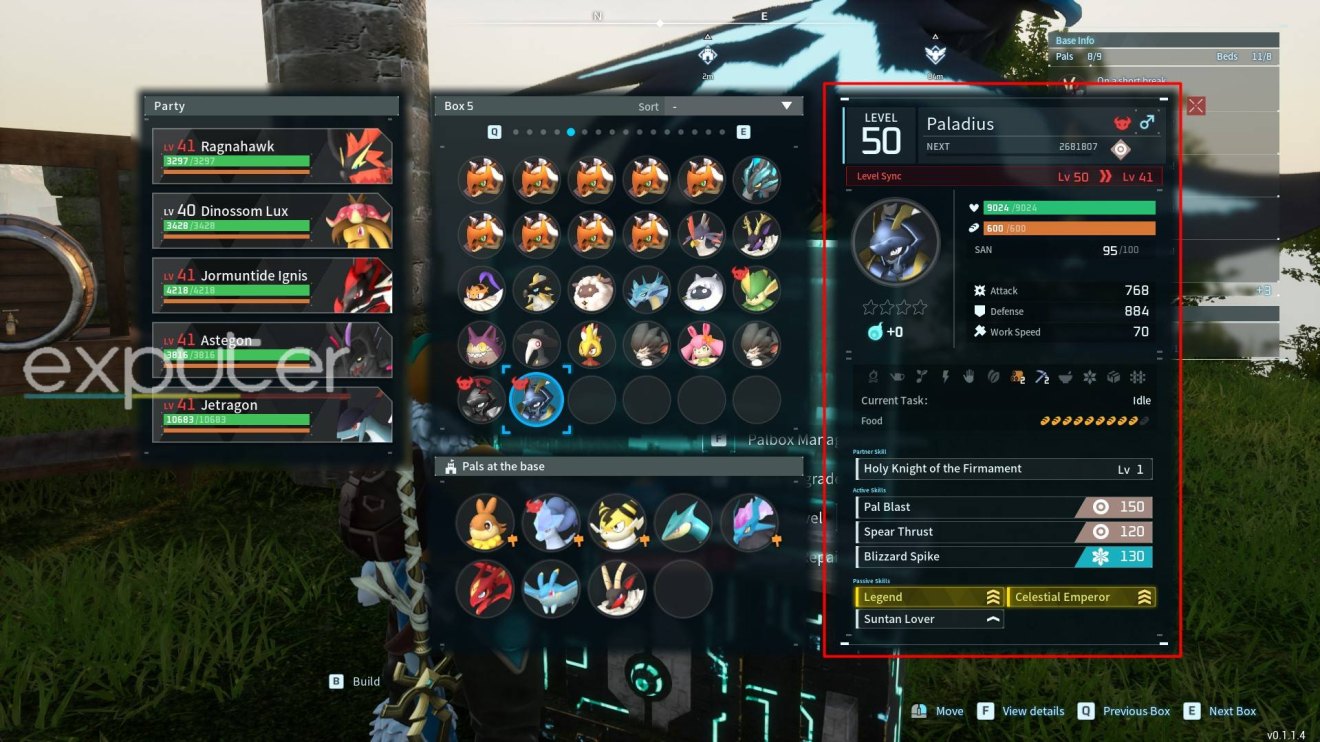Click the Transporting box suitability icon
Screen dimensions: 1320x742
tap(1112, 376)
